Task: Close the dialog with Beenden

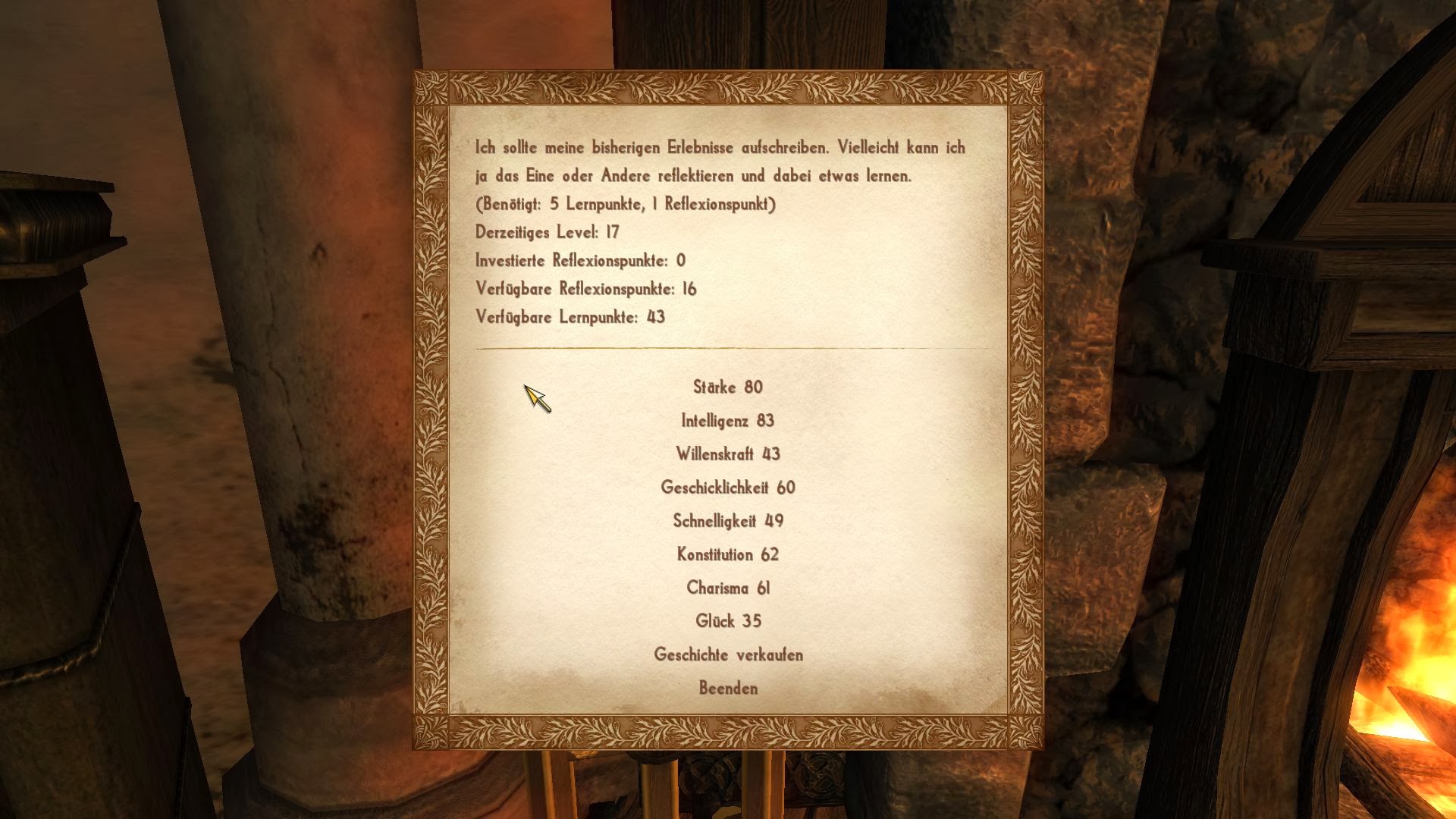Action: tap(727, 688)
